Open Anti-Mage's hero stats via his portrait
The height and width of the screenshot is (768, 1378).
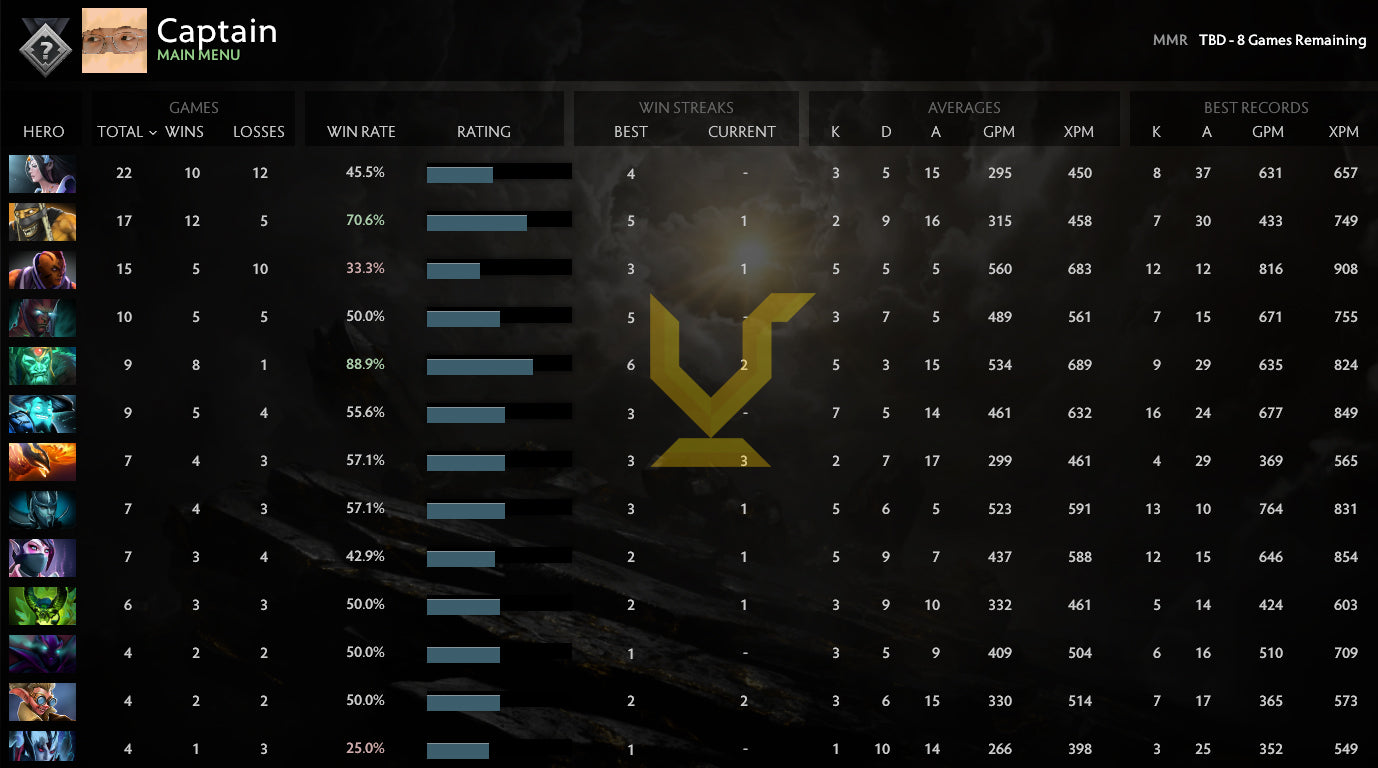42,269
